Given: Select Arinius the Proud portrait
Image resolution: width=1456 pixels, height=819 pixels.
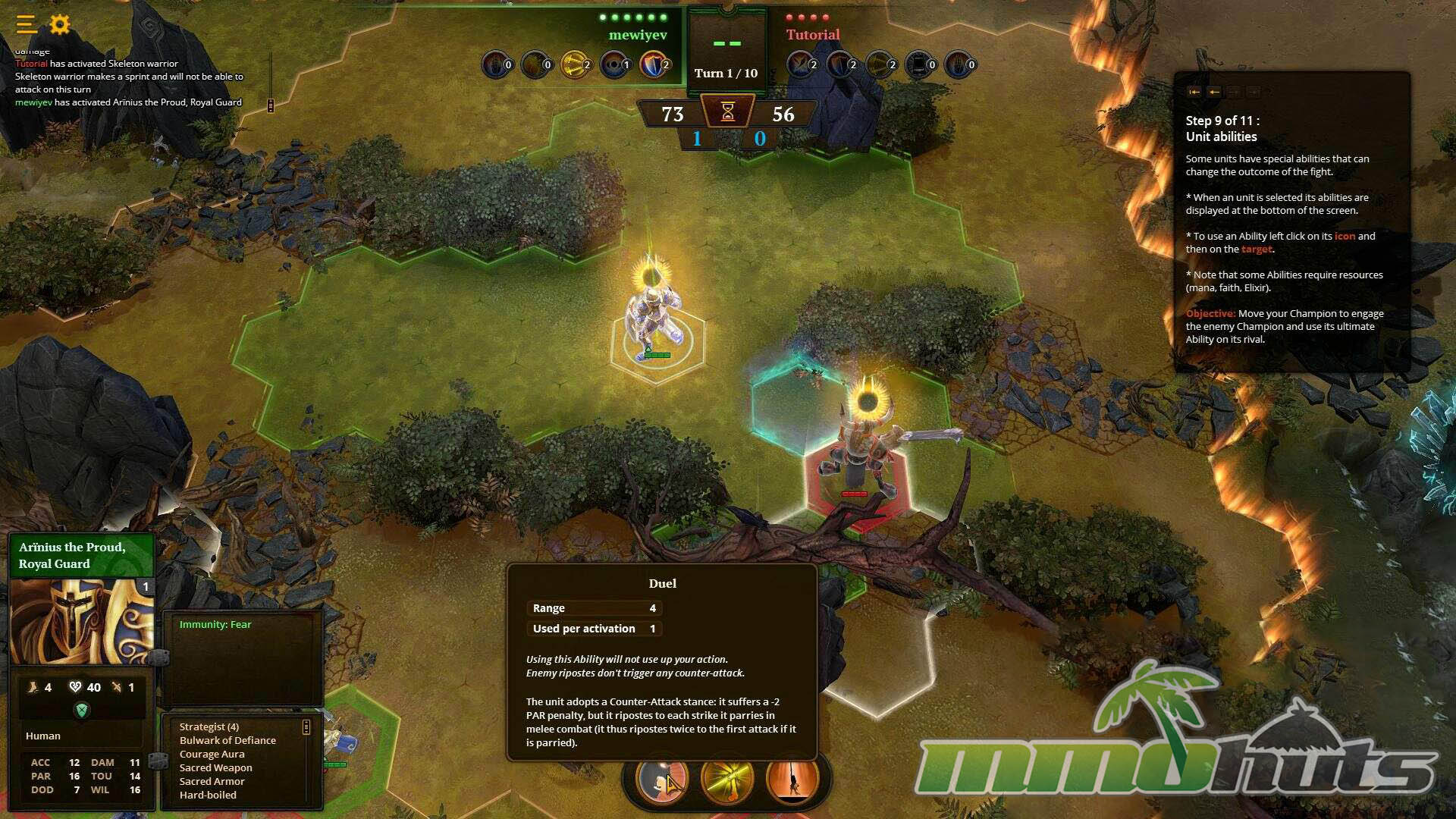Looking at the screenshot, I should (82, 622).
